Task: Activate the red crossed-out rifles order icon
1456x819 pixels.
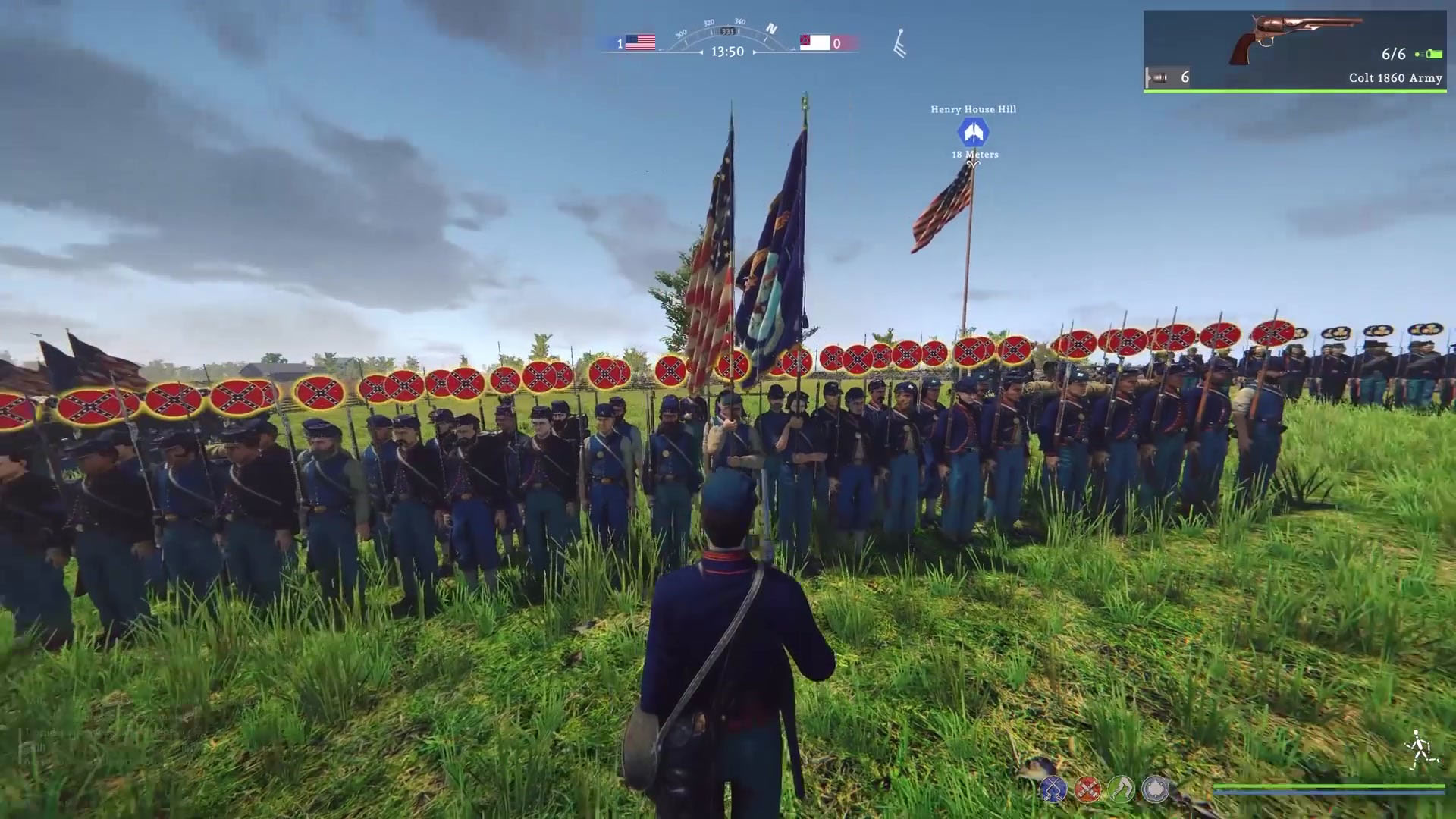Action: click(1087, 789)
